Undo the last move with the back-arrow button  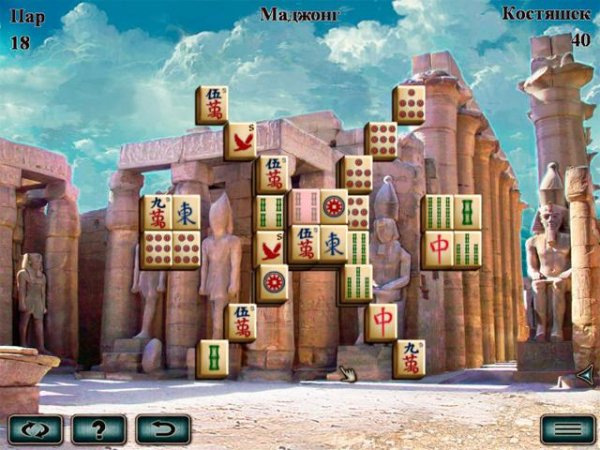point(162,429)
